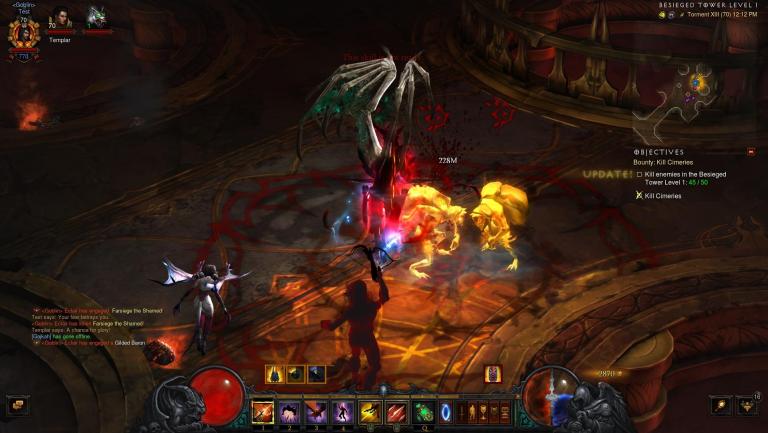768x433 pixels.
Task: Select the player hero portrait
Action: tap(22, 34)
